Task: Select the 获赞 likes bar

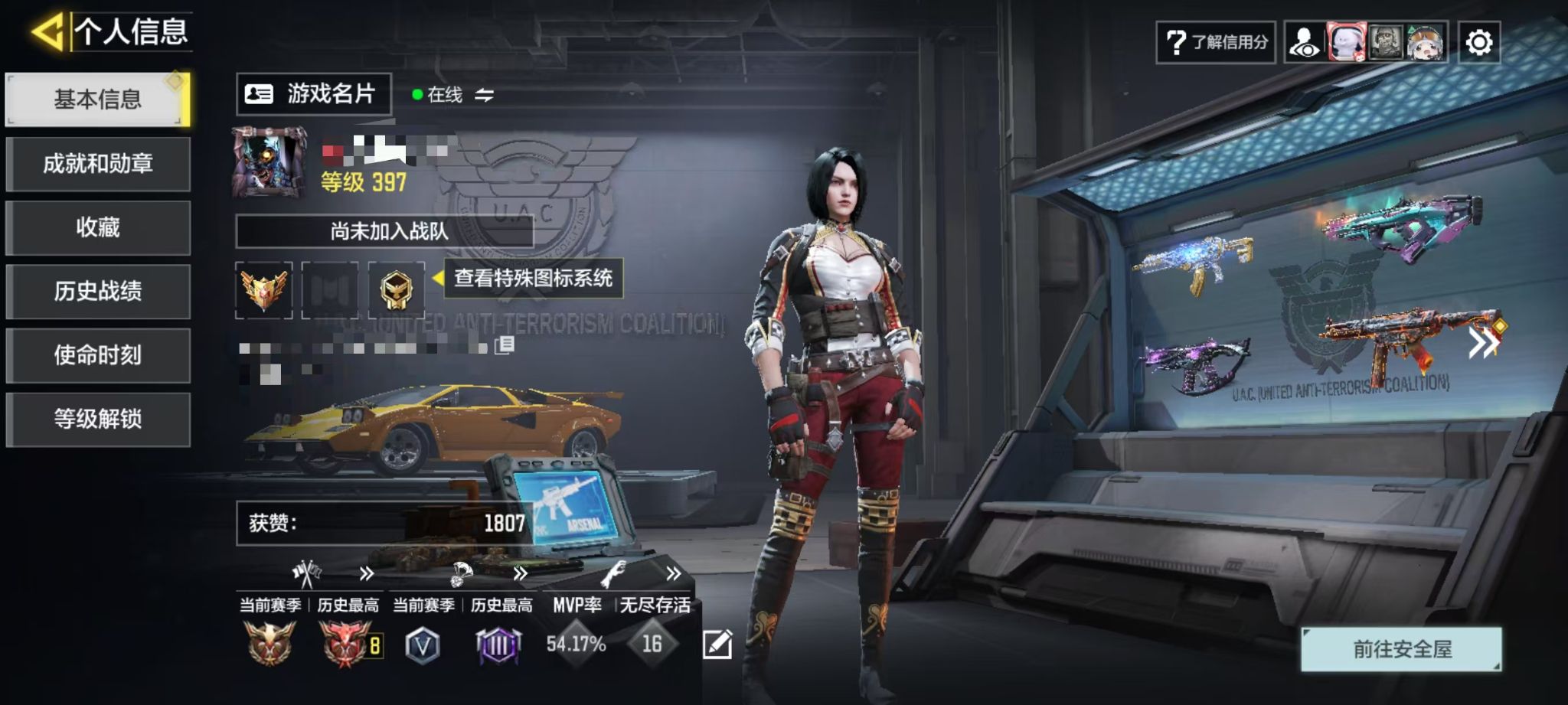Action: click(384, 524)
